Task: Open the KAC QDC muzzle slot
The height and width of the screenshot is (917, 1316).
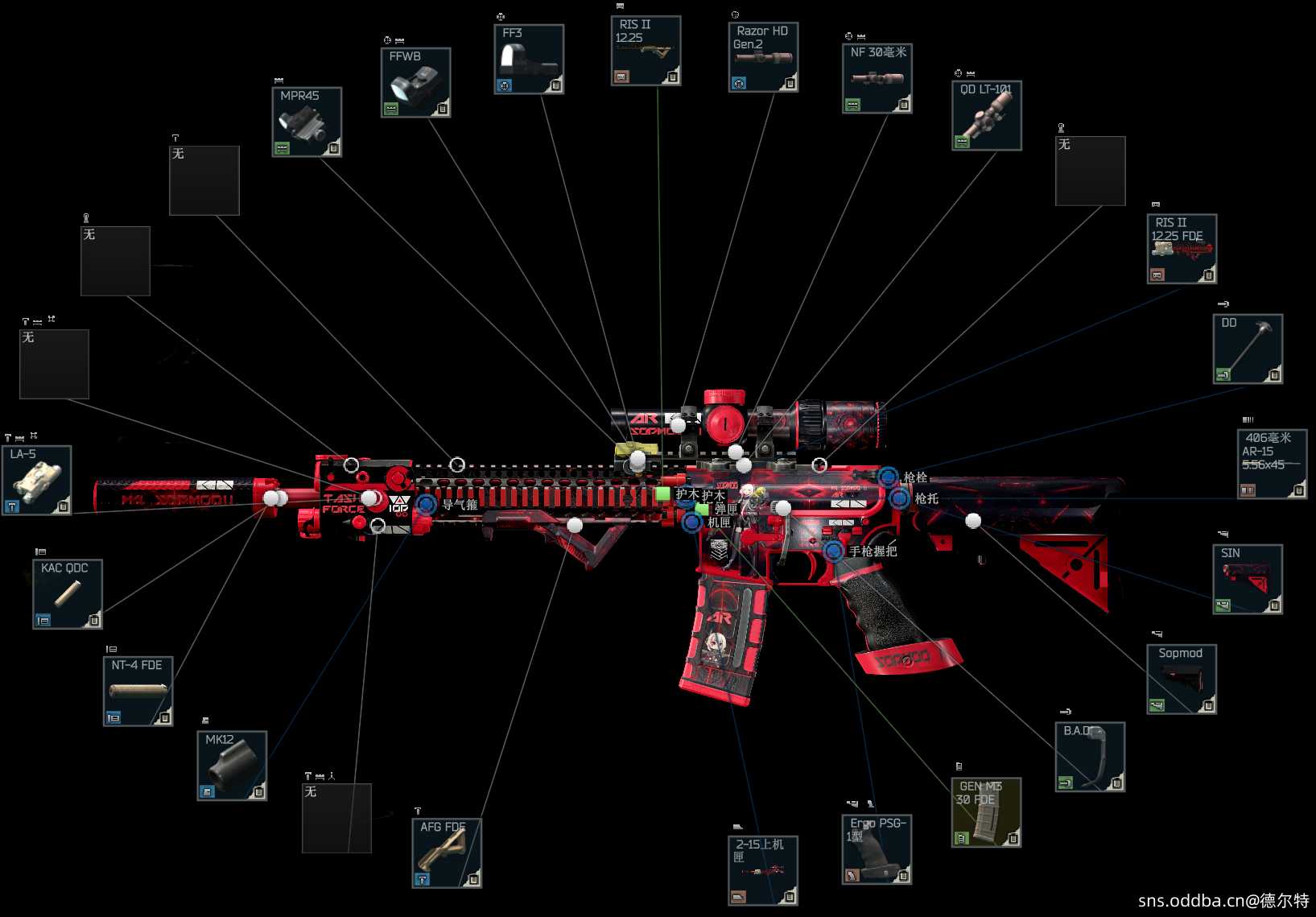Action: click(x=68, y=594)
